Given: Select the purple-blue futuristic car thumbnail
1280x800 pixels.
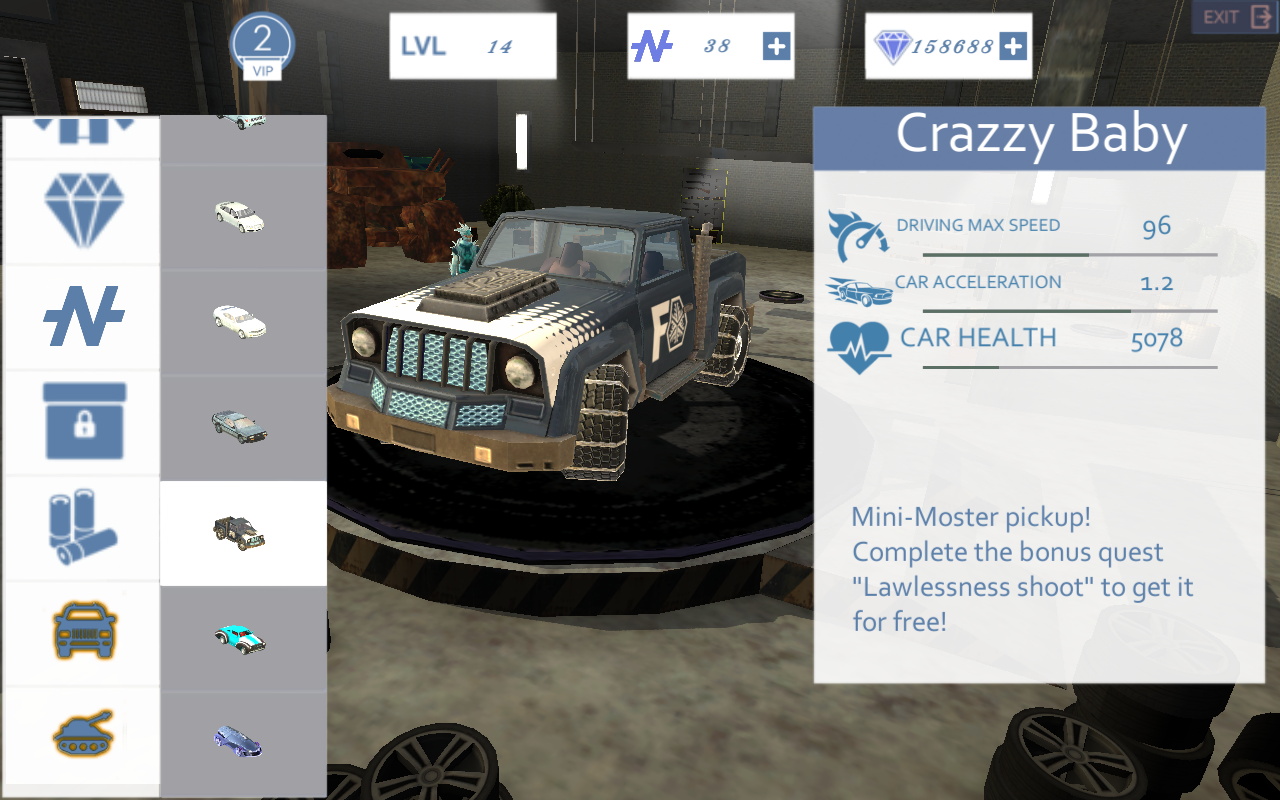Looking at the screenshot, I should [x=239, y=741].
